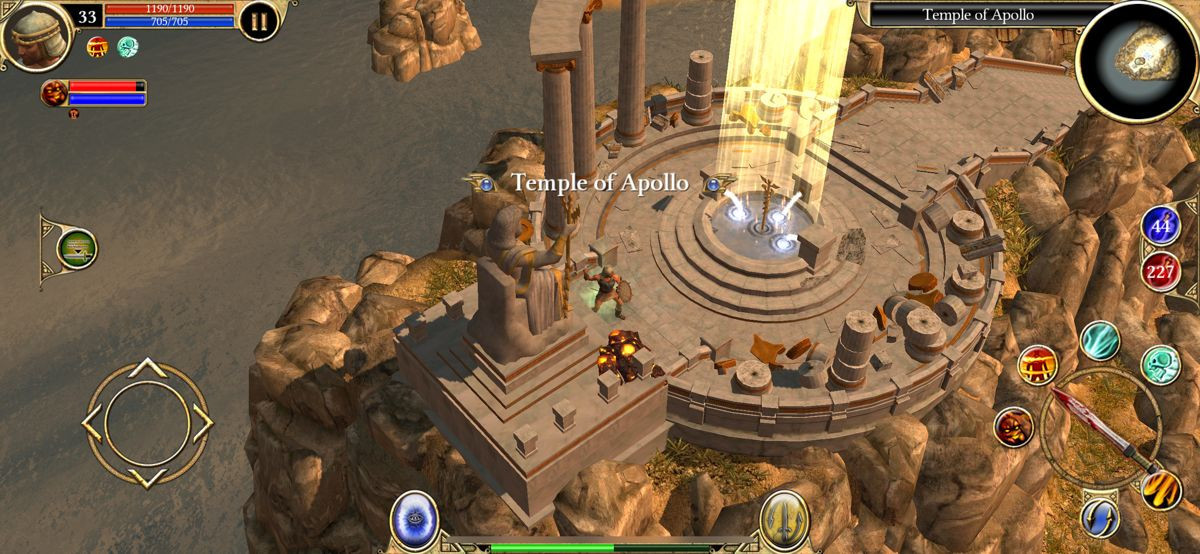This screenshot has height=554, width=1200.
Task: Use the orange flame claw skill
Action: click(x=1161, y=489)
